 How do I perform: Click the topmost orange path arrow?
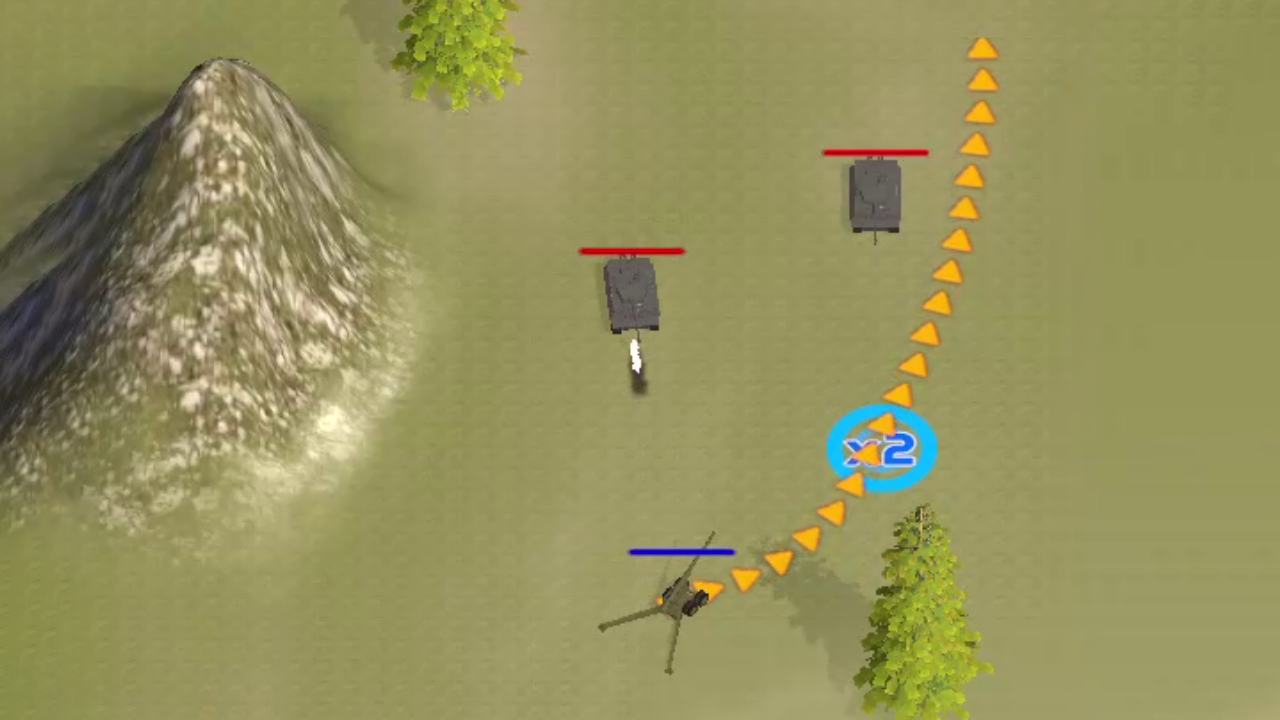tap(983, 50)
